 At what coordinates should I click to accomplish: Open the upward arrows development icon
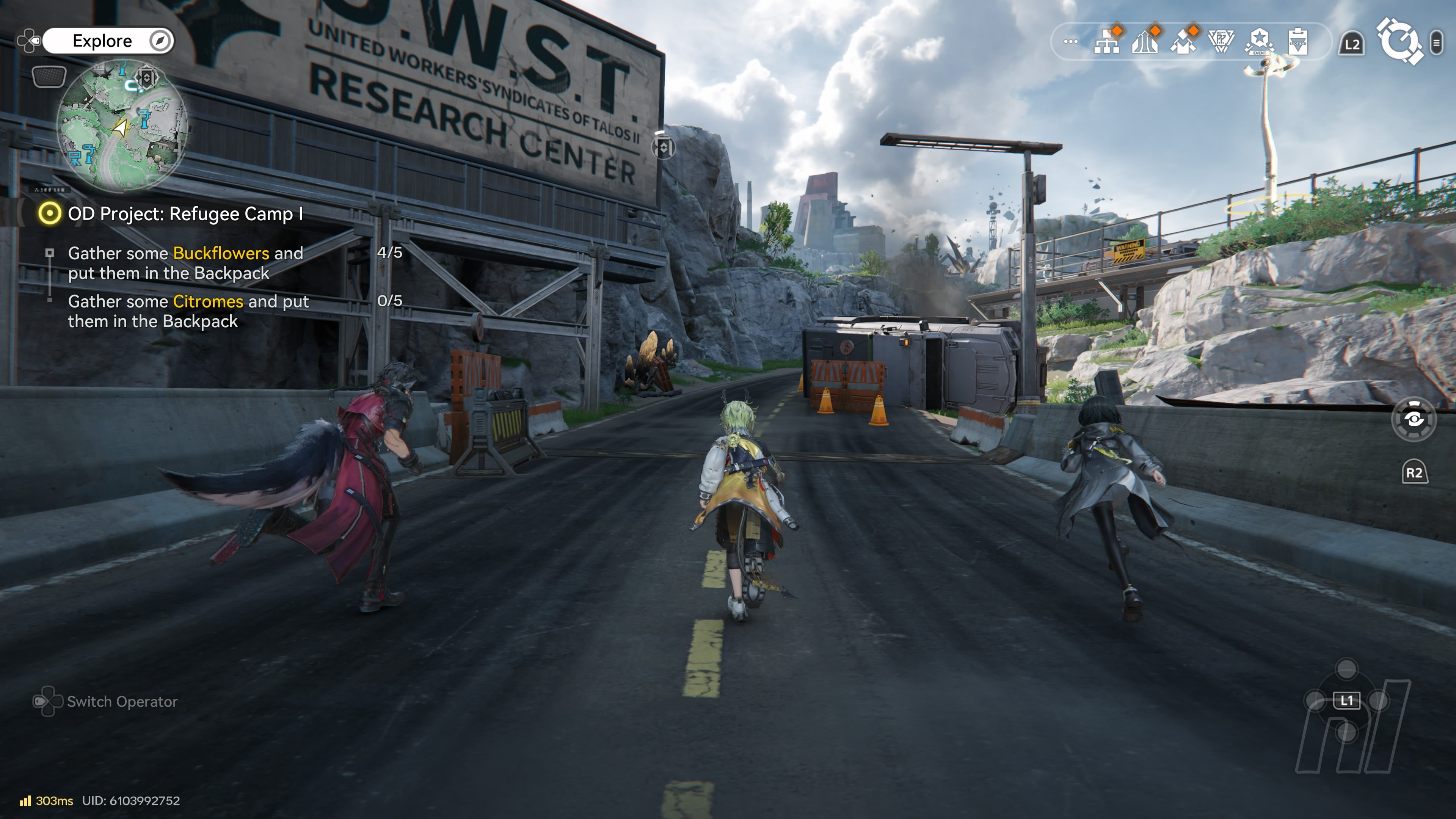(x=1145, y=41)
